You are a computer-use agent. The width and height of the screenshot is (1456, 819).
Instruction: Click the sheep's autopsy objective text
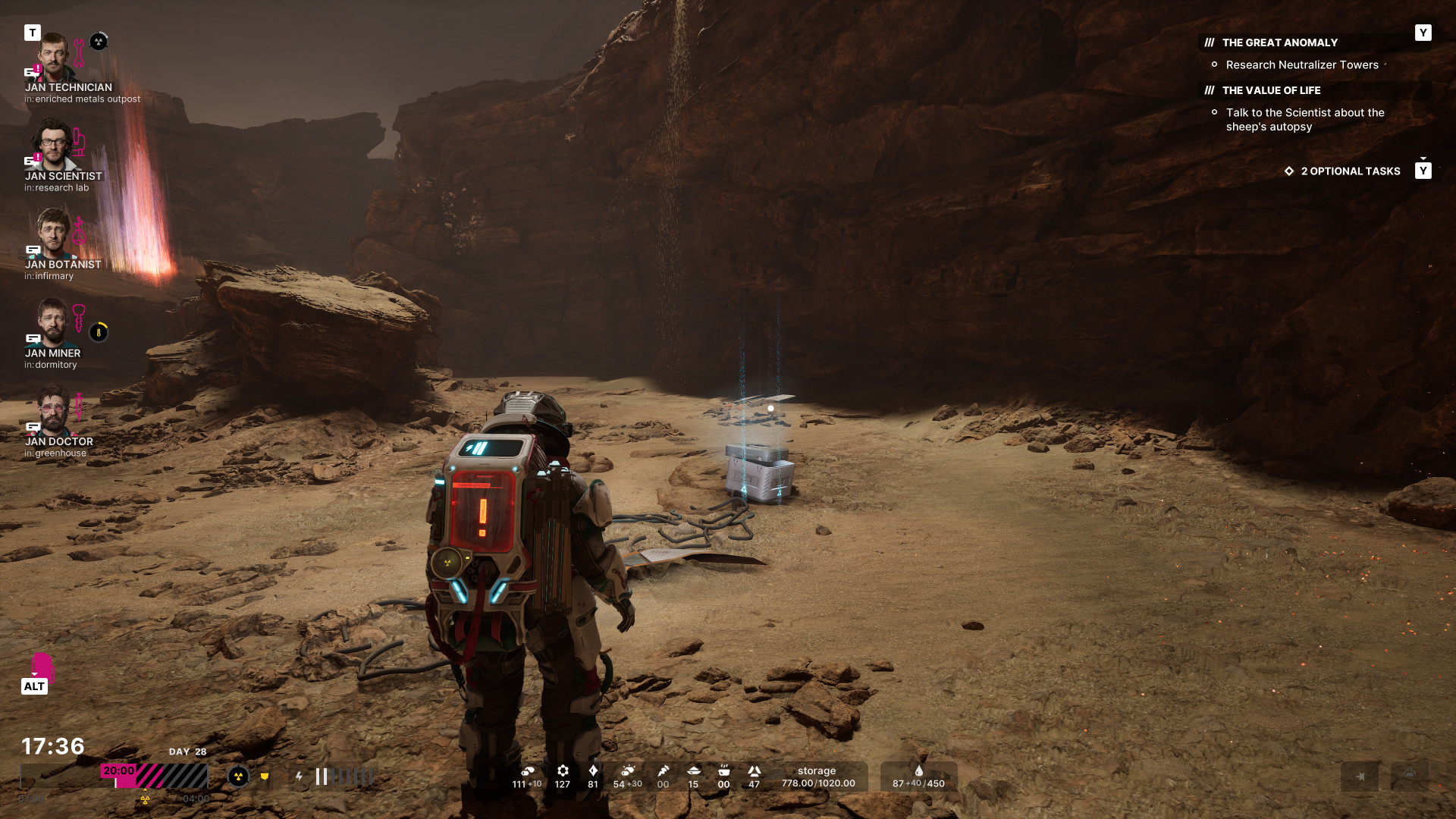coord(1304,120)
